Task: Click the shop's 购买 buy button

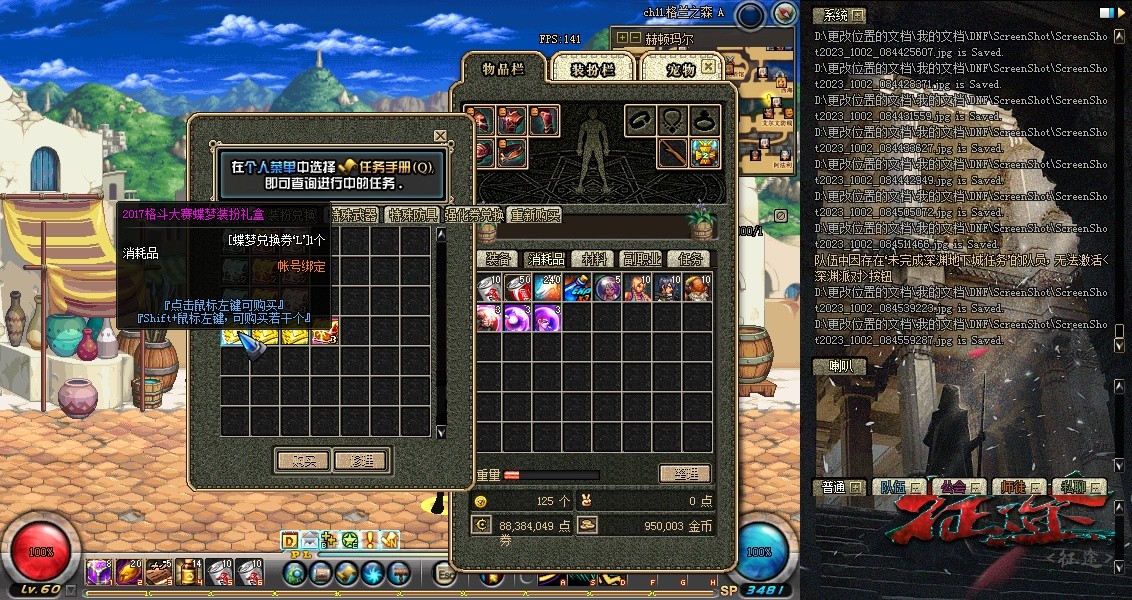Action: pos(301,460)
